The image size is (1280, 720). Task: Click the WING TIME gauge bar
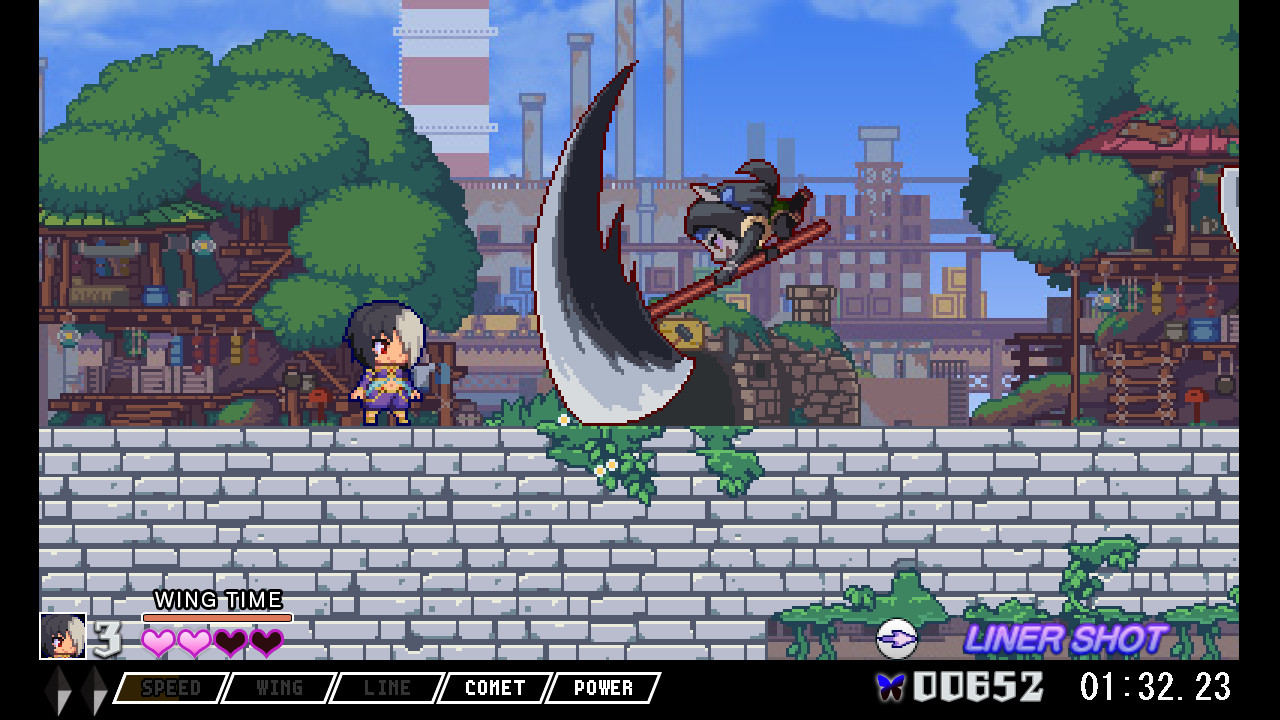(x=218, y=617)
